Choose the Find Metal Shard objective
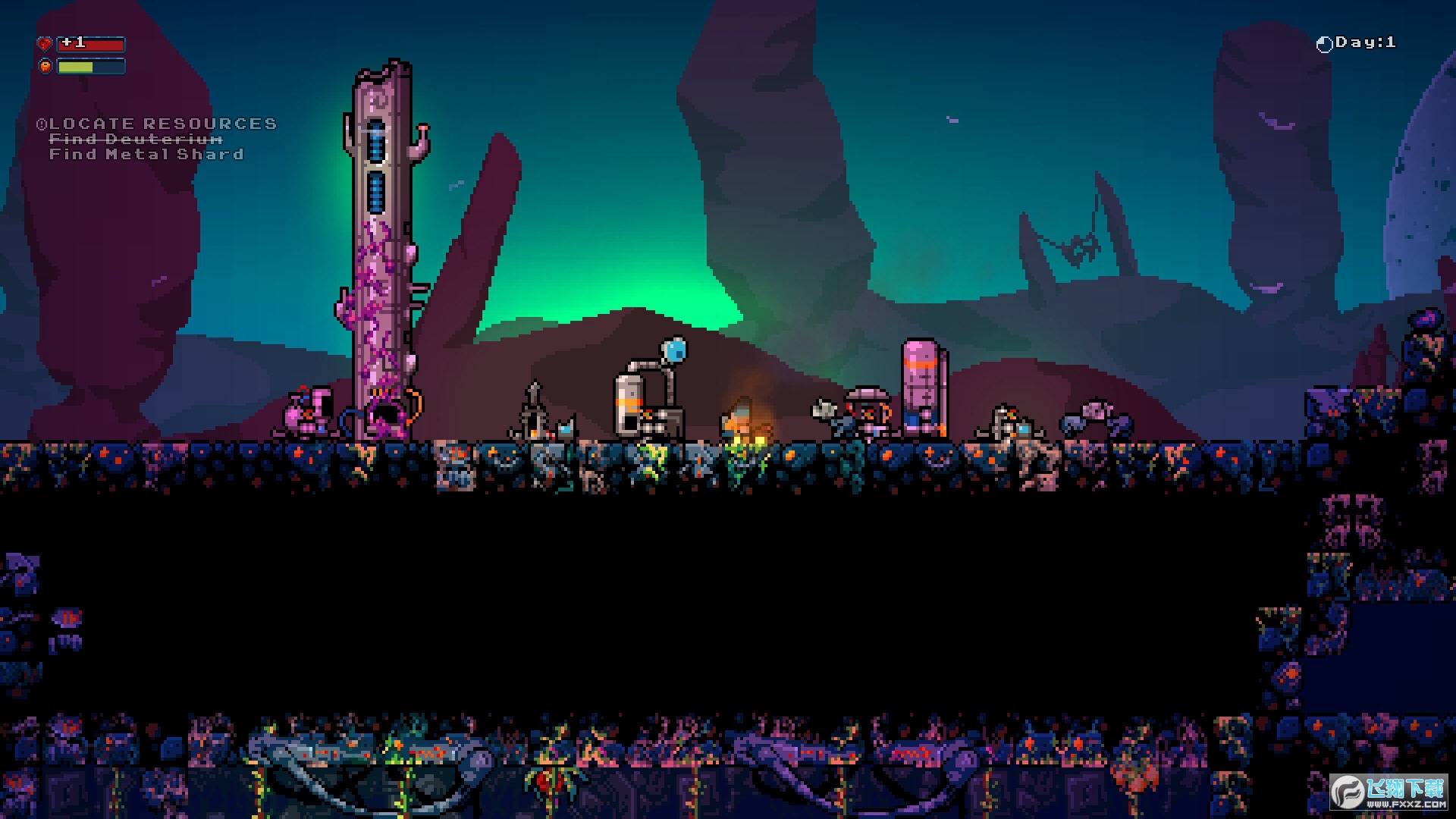The height and width of the screenshot is (819, 1456). 146,155
